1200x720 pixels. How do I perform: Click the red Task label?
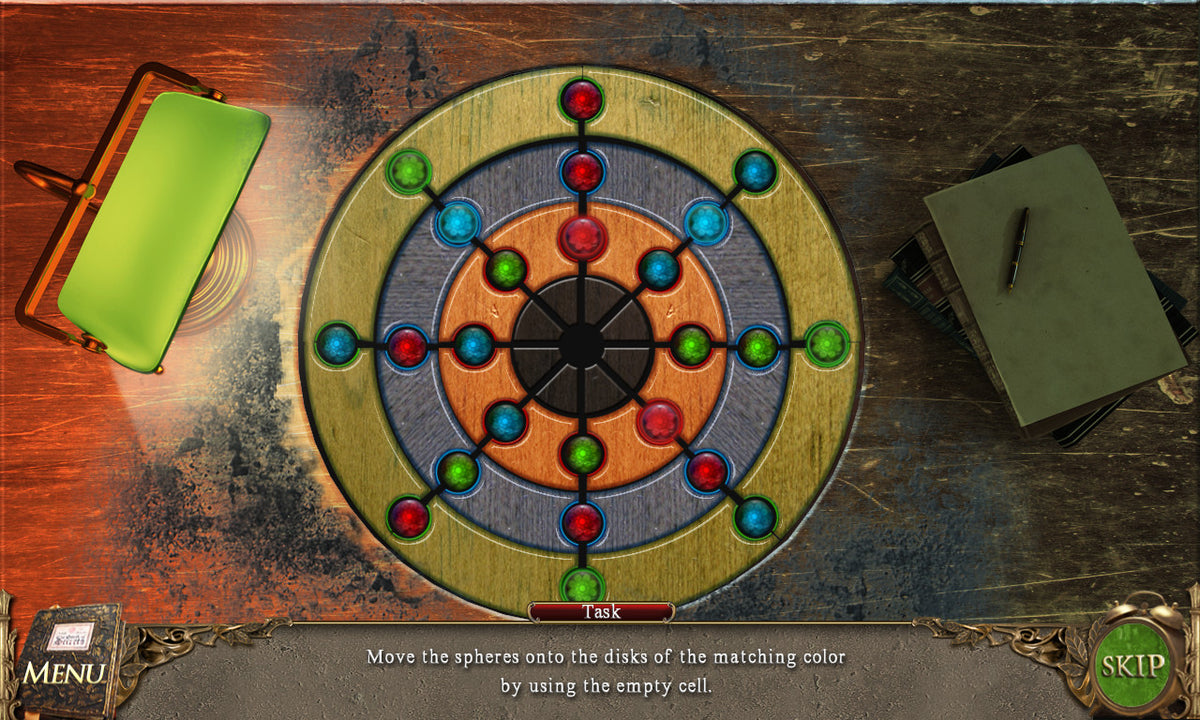601,611
